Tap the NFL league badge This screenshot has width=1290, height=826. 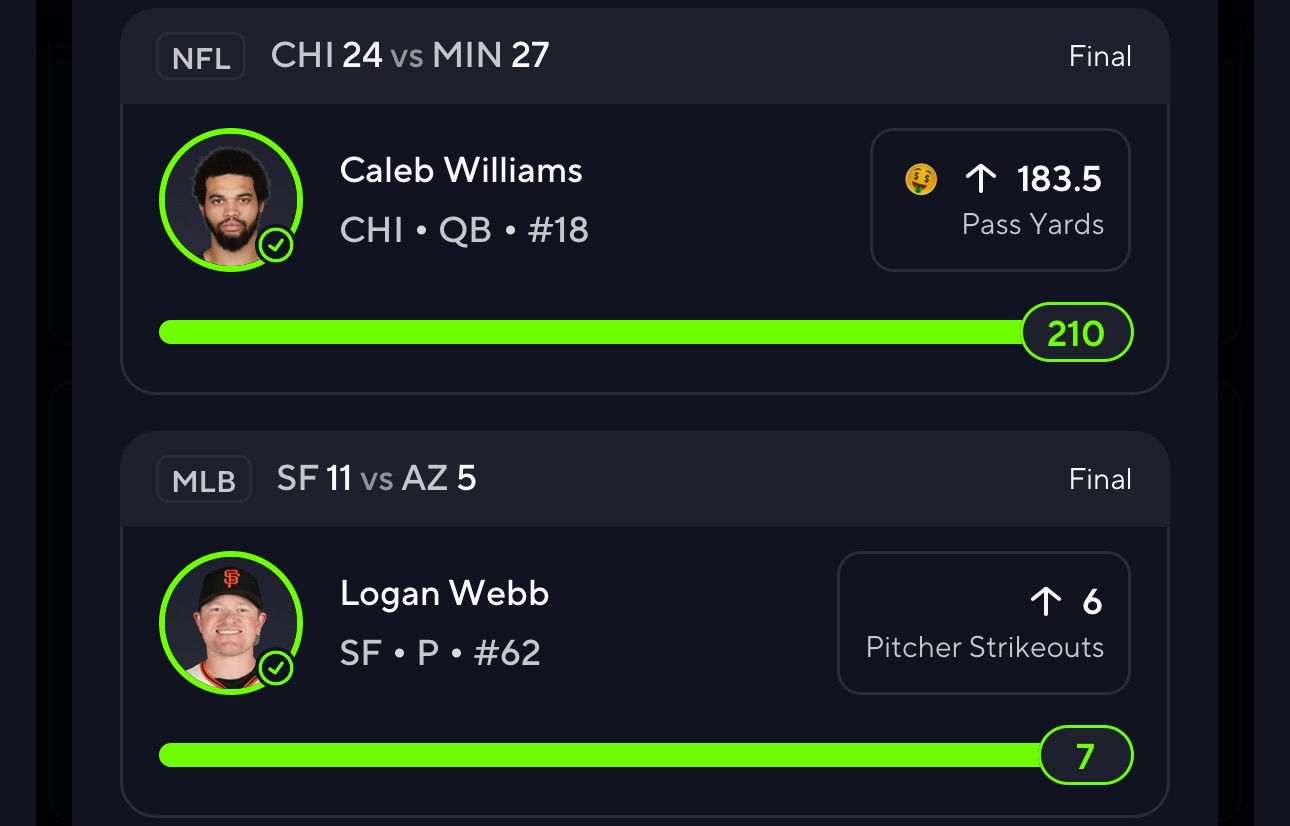pyautogui.click(x=201, y=57)
